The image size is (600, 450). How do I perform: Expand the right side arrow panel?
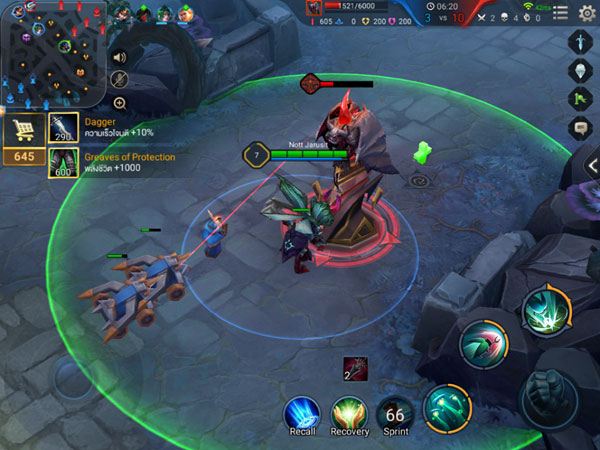click(593, 165)
